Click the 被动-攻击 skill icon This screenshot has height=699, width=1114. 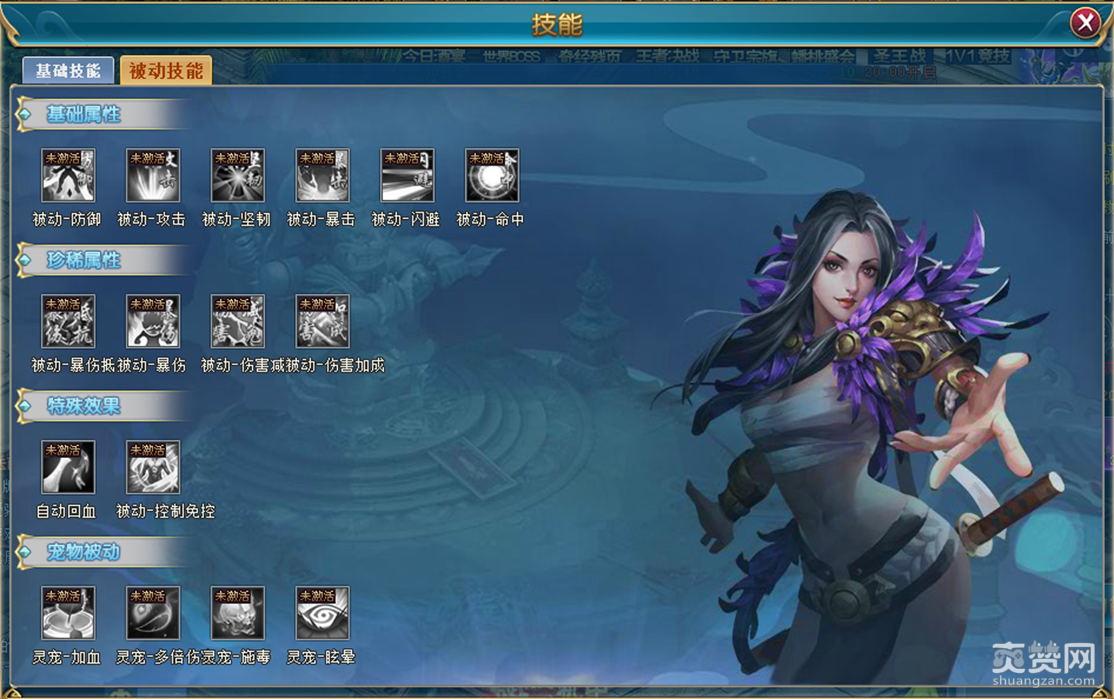click(153, 176)
